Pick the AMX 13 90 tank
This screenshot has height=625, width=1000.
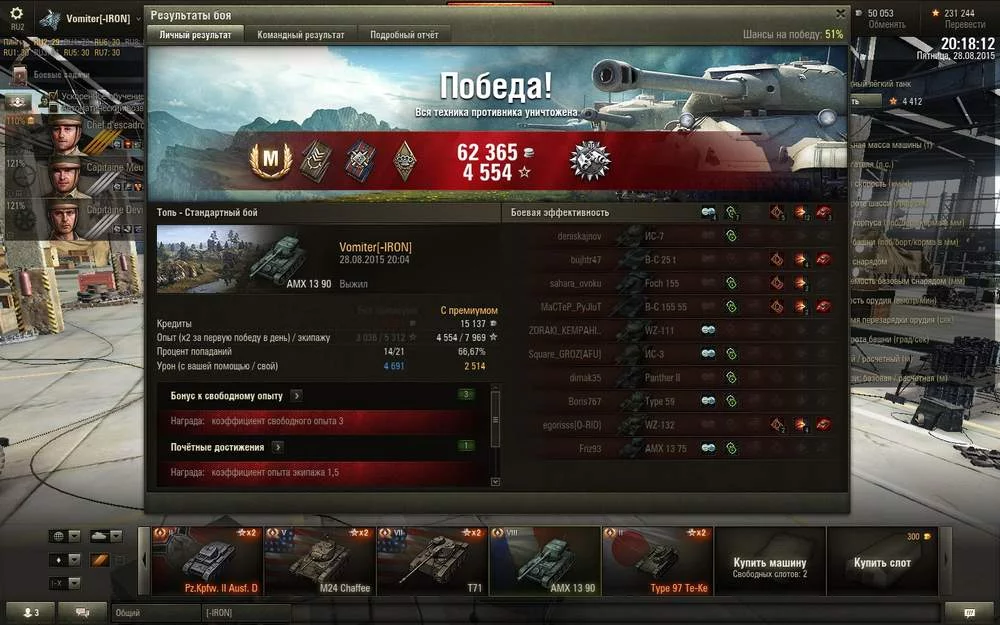click(545, 560)
